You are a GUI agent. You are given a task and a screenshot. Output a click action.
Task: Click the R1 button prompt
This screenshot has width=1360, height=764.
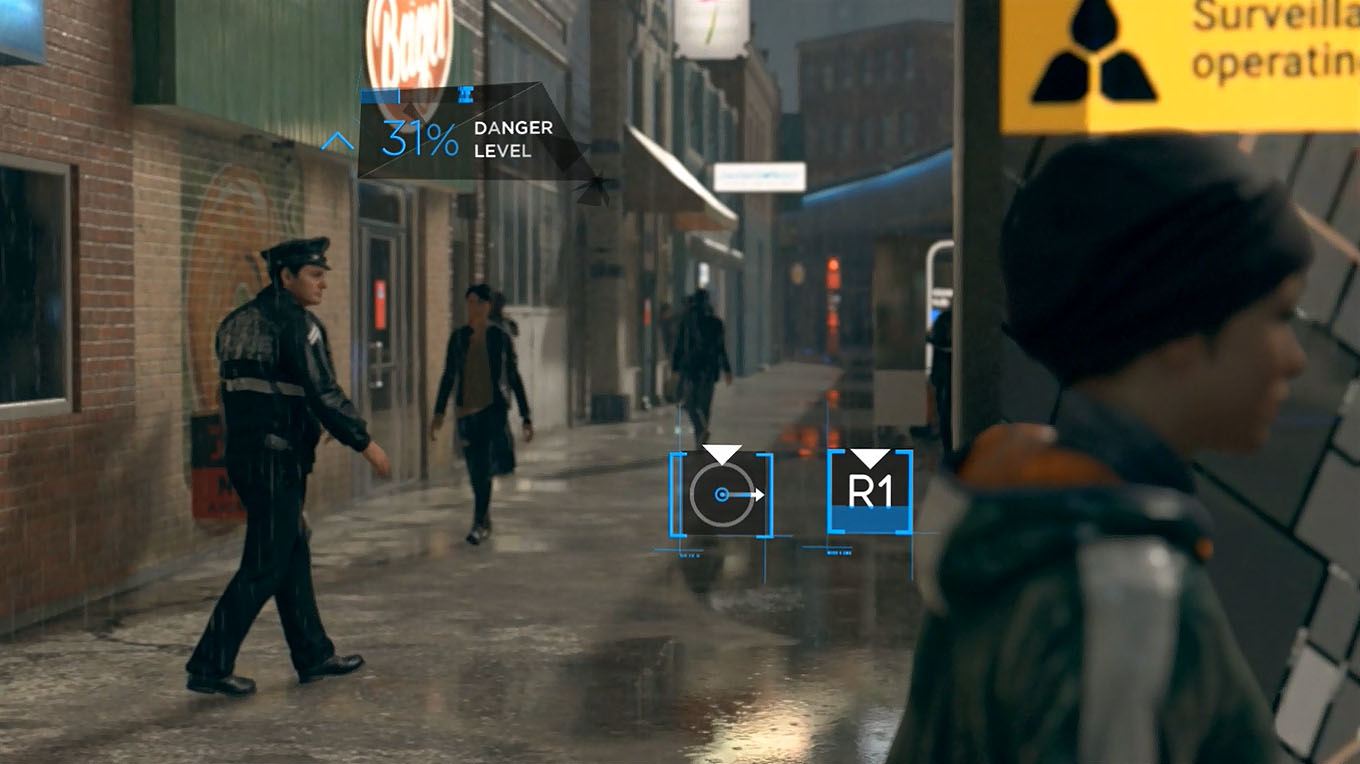click(x=869, y=492)
